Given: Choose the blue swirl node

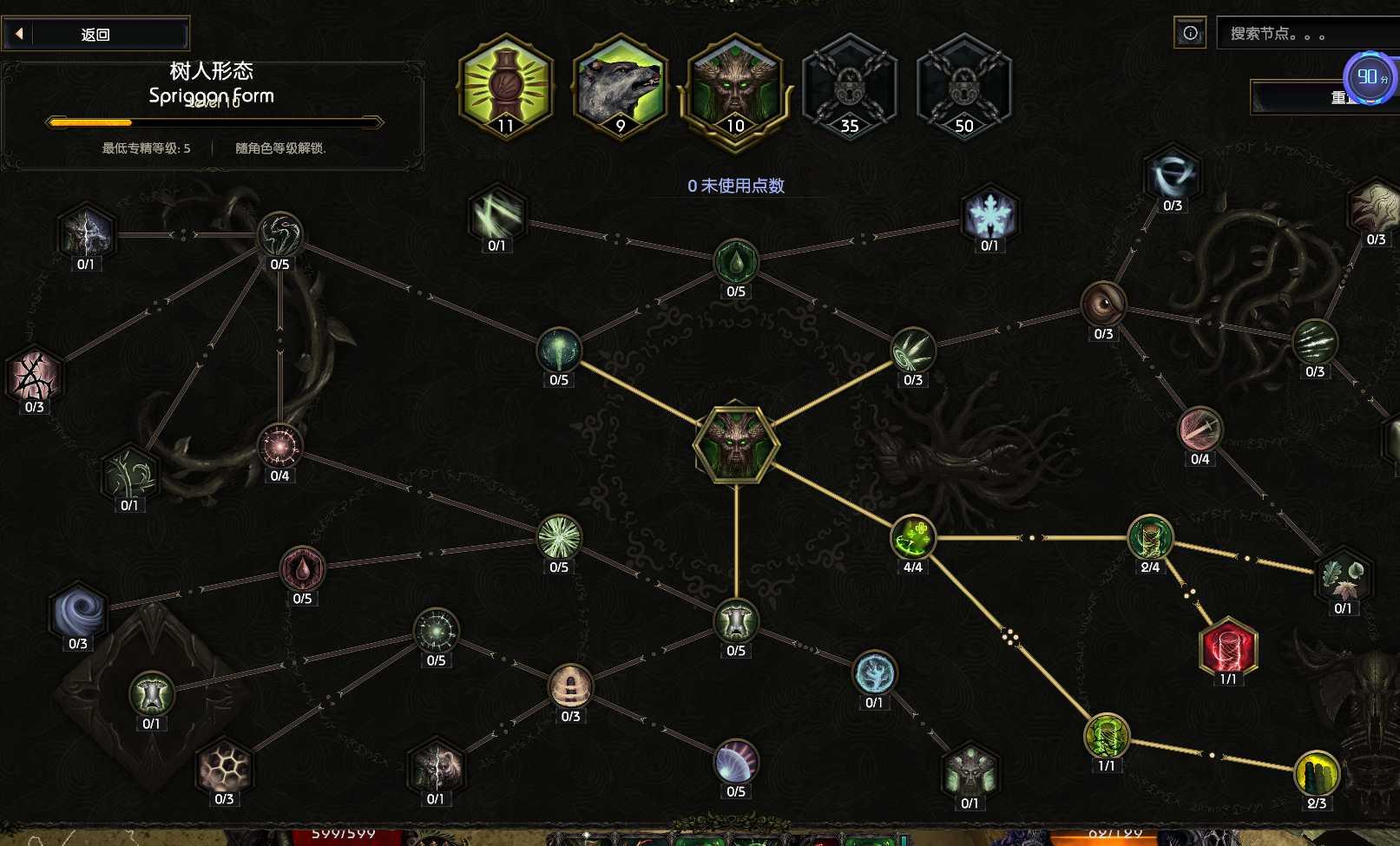Looking at the screenshot, I should pyautogui.click(x=78, y=613).
